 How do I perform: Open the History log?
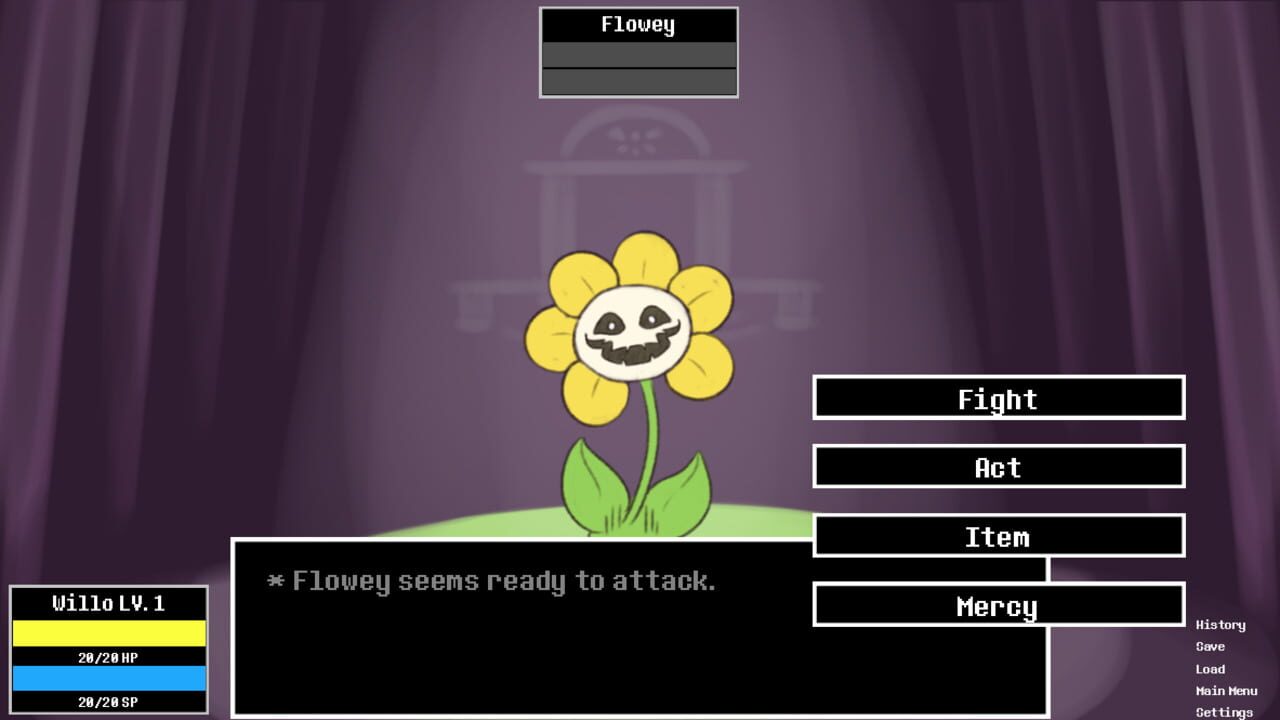tap(1220, 624)
